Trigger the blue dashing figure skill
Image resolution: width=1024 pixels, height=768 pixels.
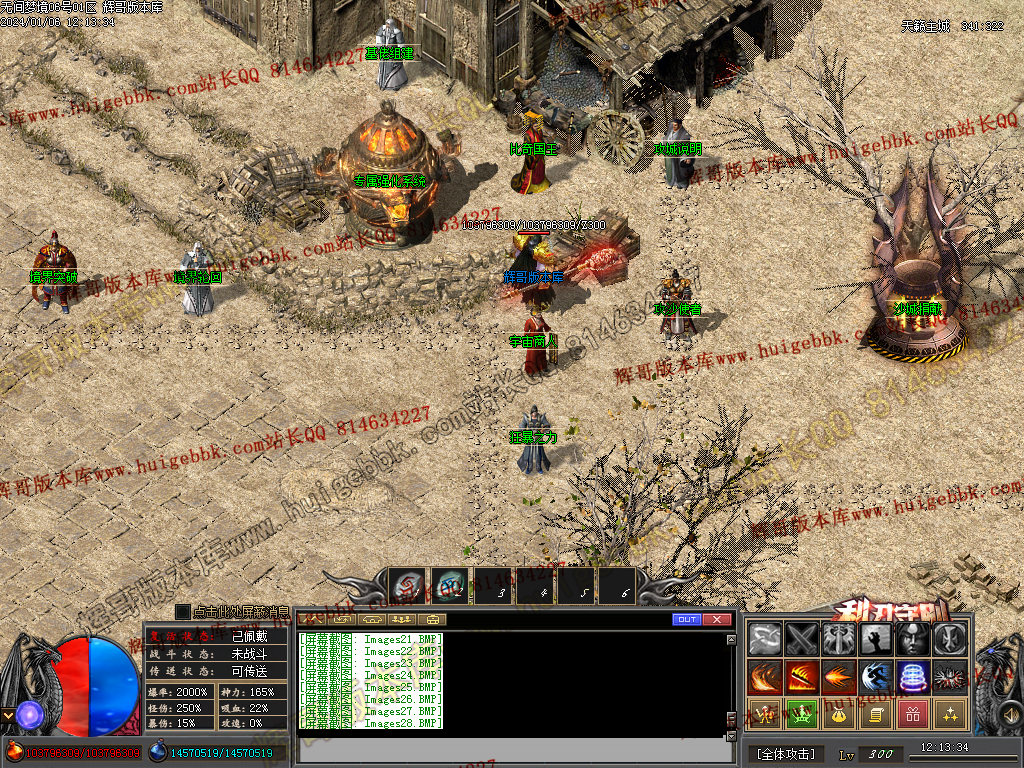point(876,677)
